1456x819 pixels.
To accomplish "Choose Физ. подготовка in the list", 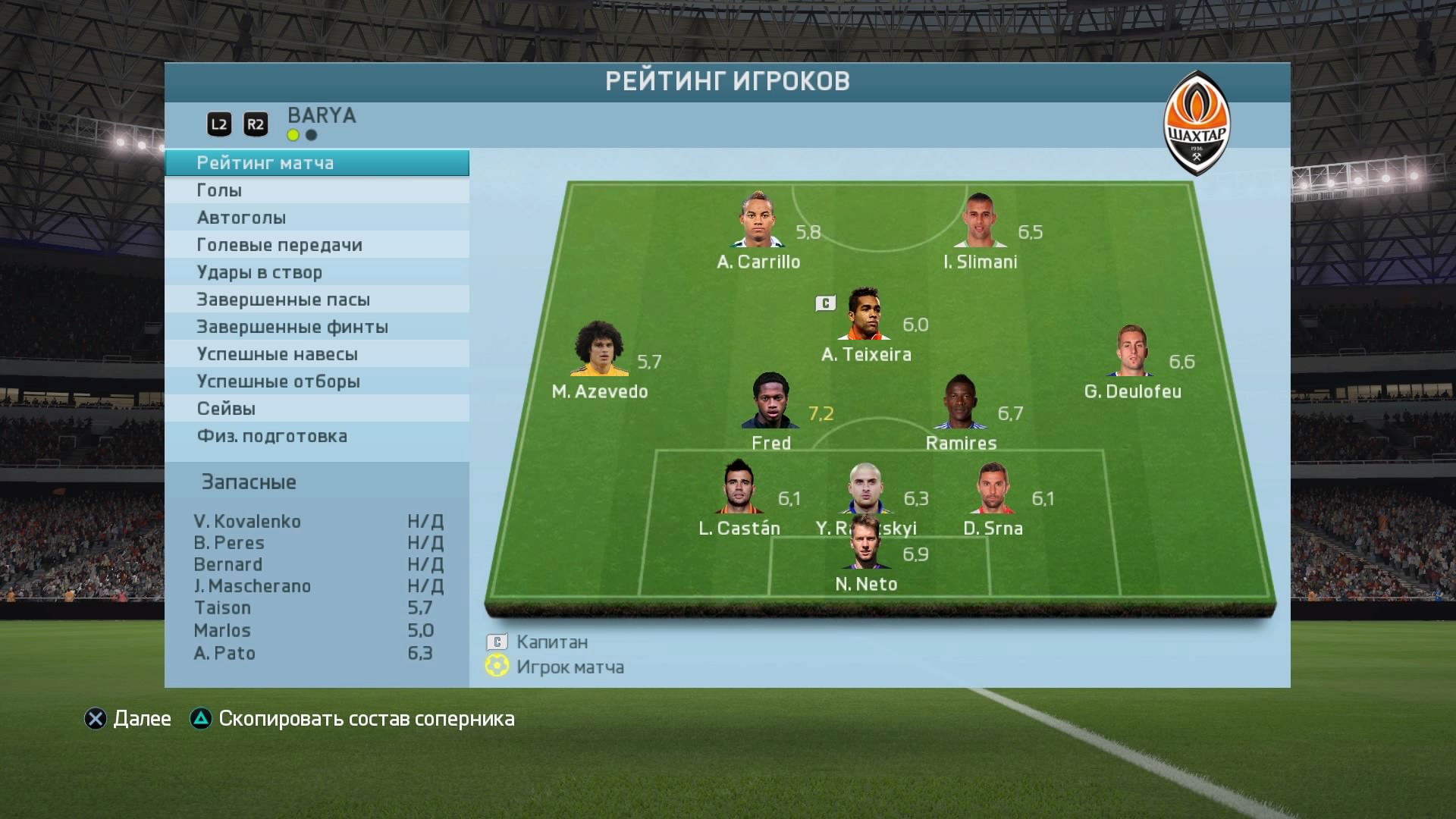I will [317, 436].
